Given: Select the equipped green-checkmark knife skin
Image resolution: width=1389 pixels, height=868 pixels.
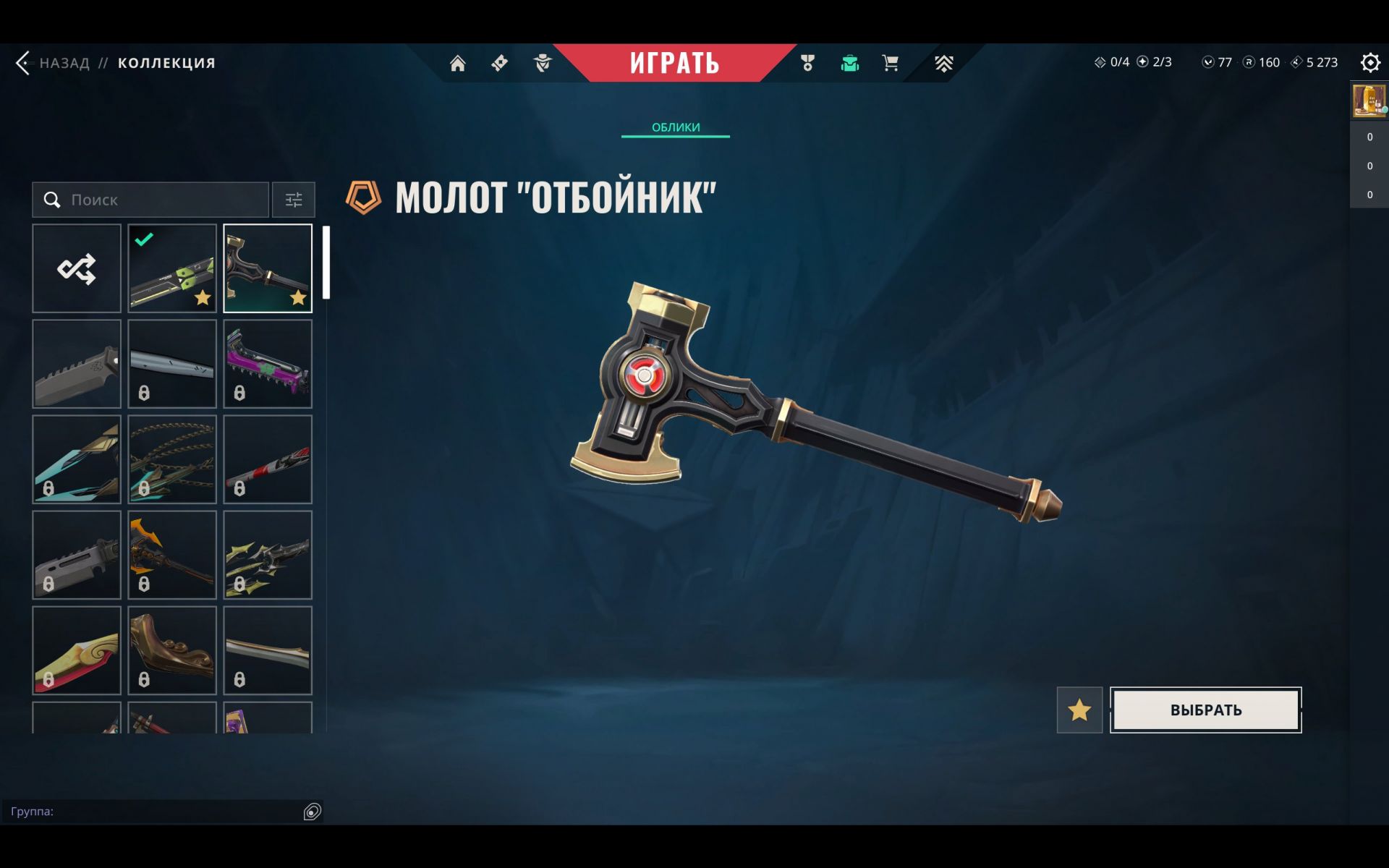Looking at the screenshot, I should (172, 268).
